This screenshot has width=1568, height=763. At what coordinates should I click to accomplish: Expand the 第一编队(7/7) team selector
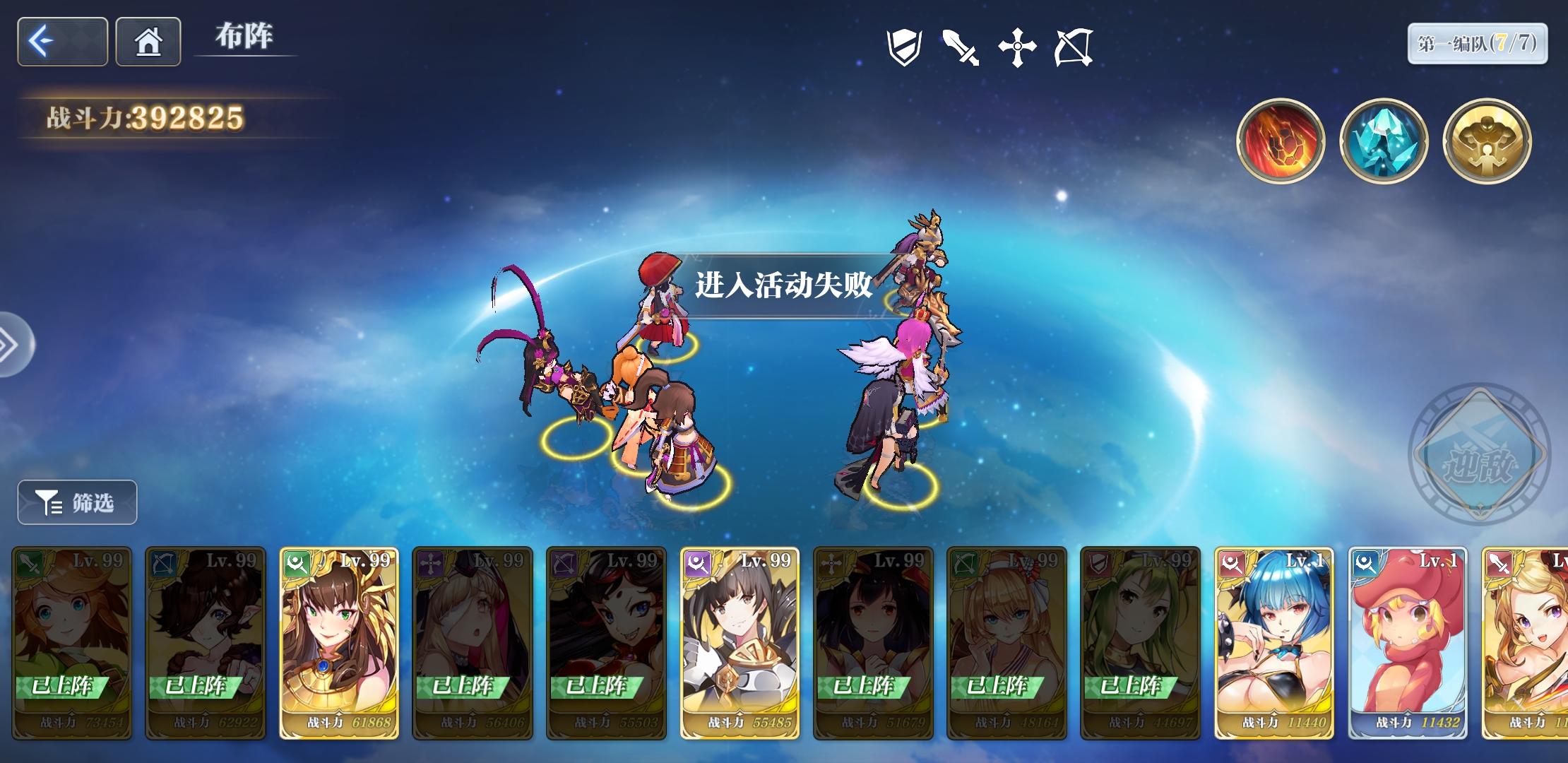1476,44
